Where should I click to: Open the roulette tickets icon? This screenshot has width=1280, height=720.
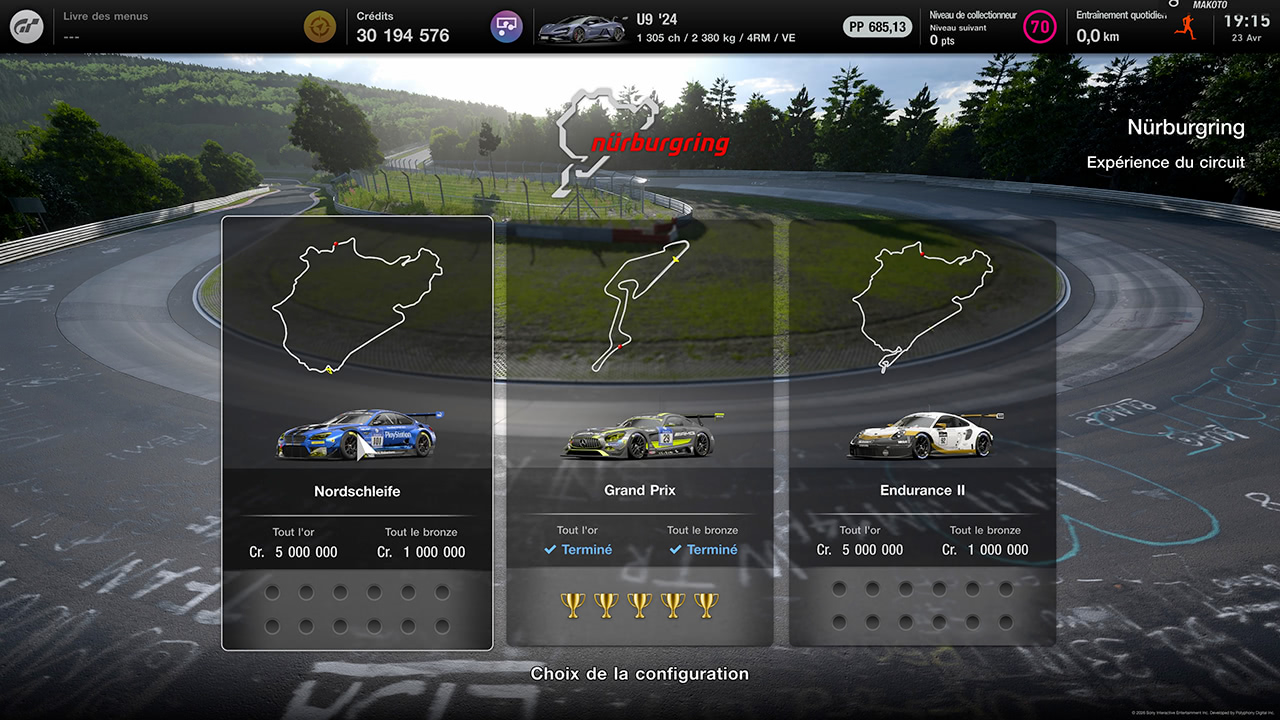[506, 25]
